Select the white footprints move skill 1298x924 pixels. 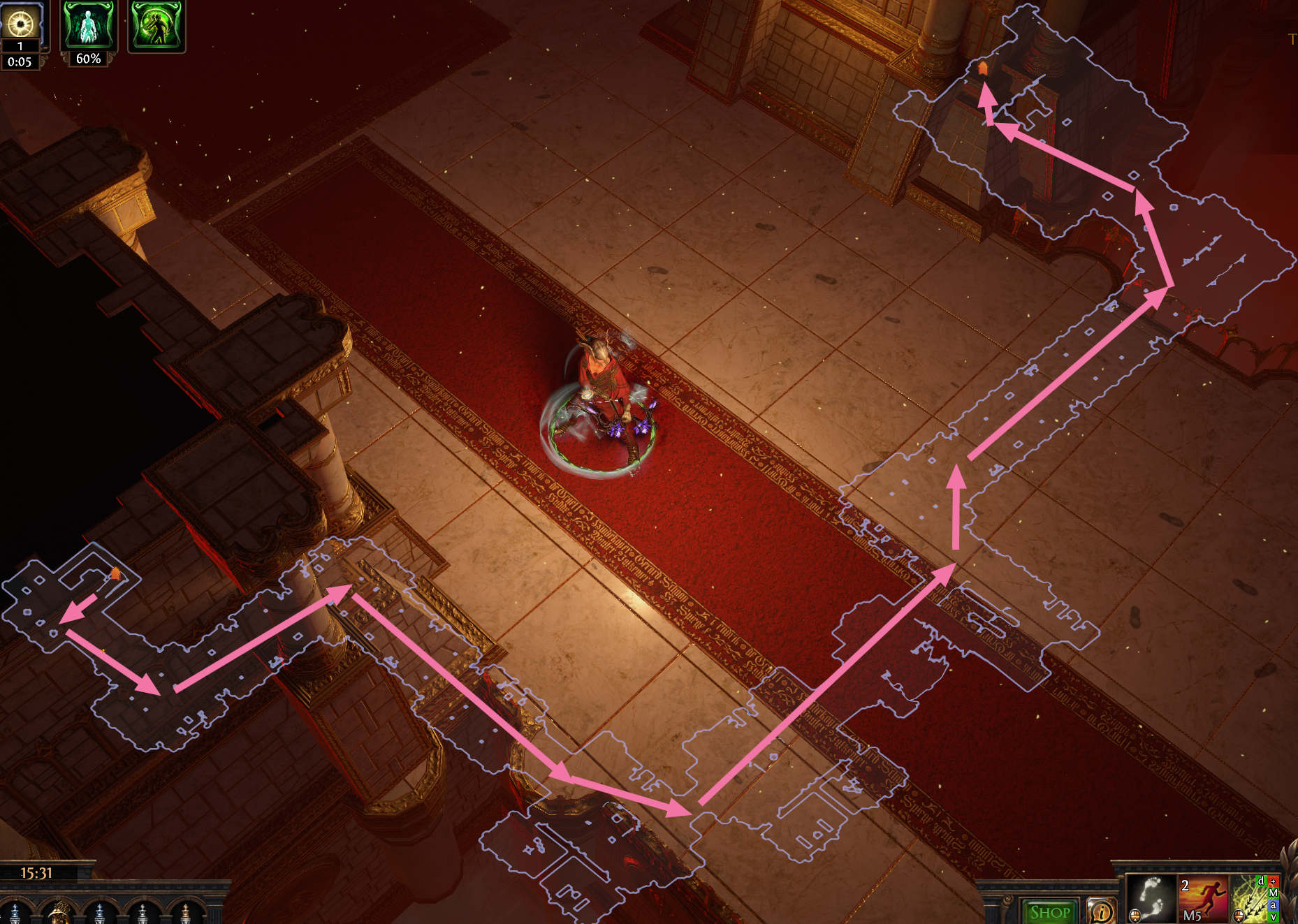coord(1151,899)
